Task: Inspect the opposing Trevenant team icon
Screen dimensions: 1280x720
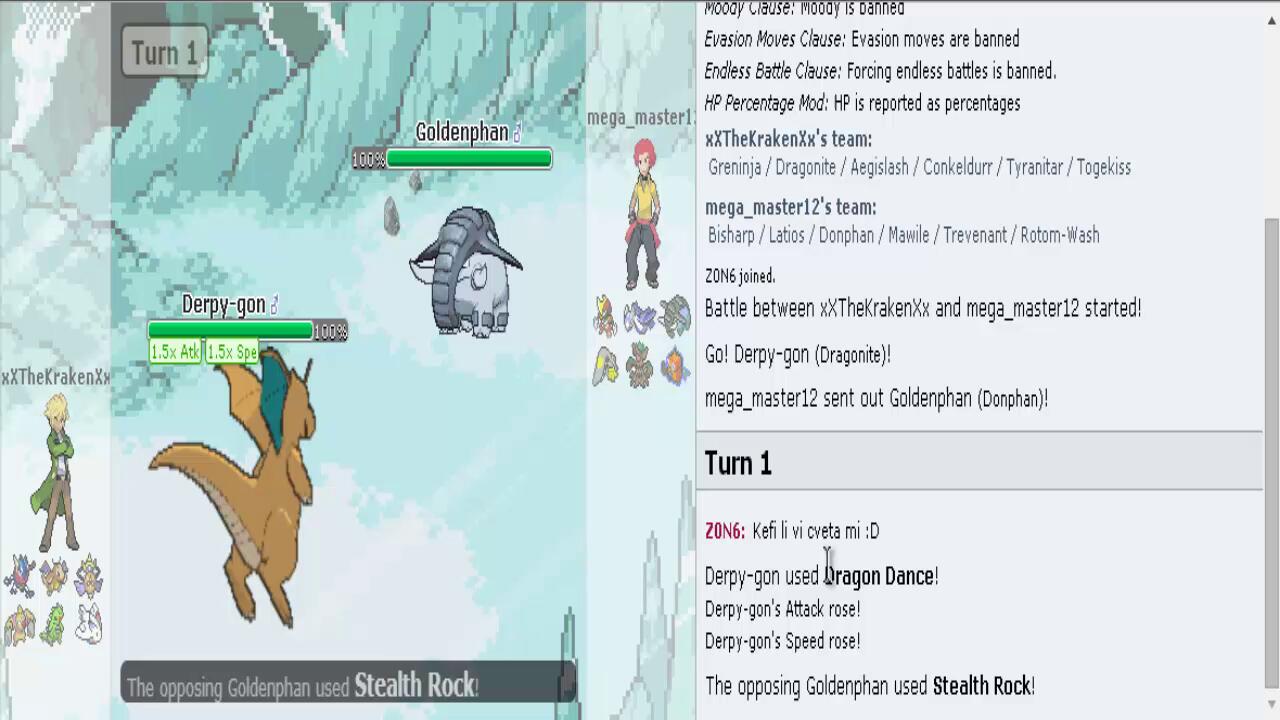Action: click(x=640, y=365)
